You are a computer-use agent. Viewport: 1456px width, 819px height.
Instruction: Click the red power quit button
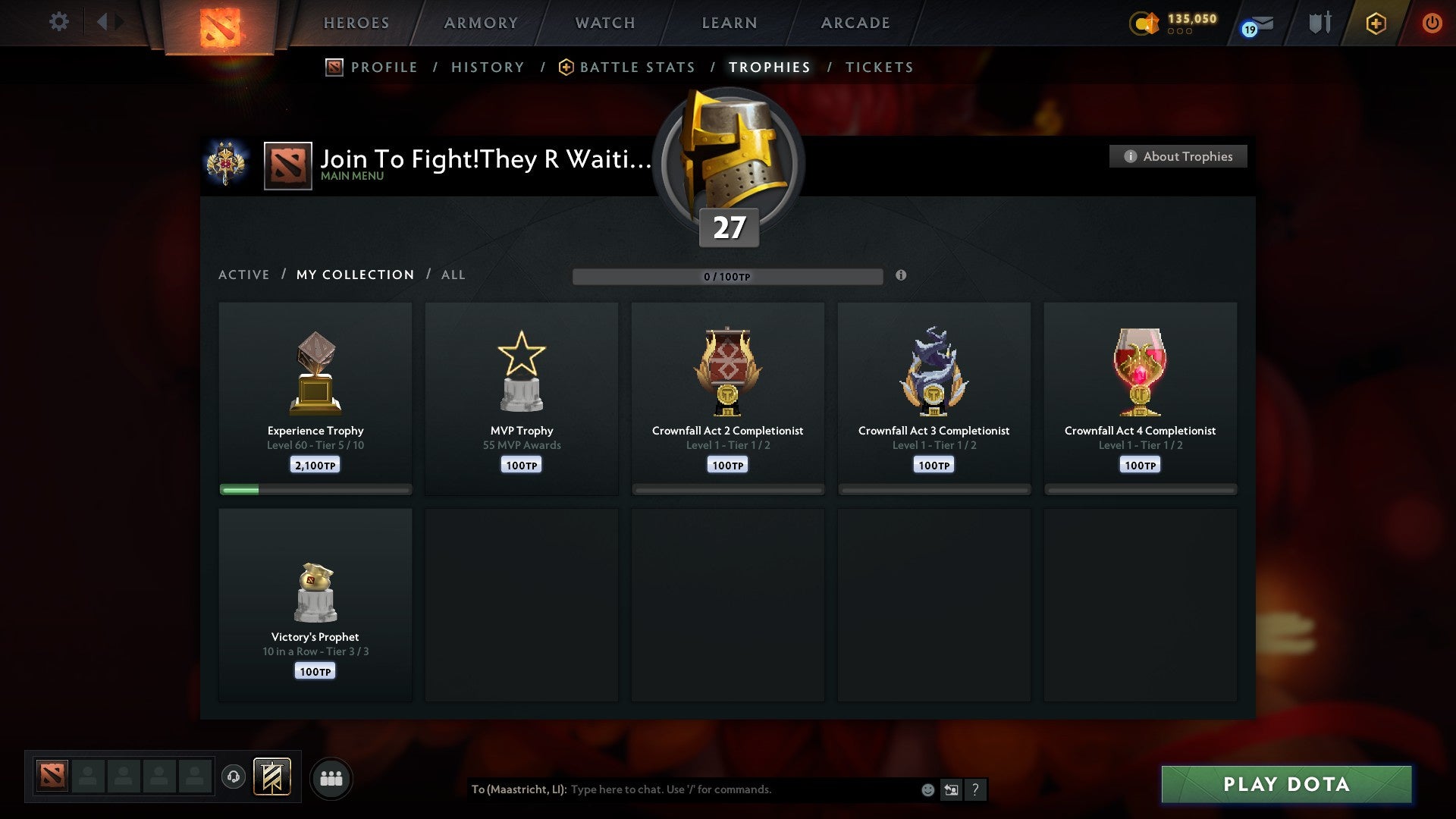click(x=1432, y=23)
